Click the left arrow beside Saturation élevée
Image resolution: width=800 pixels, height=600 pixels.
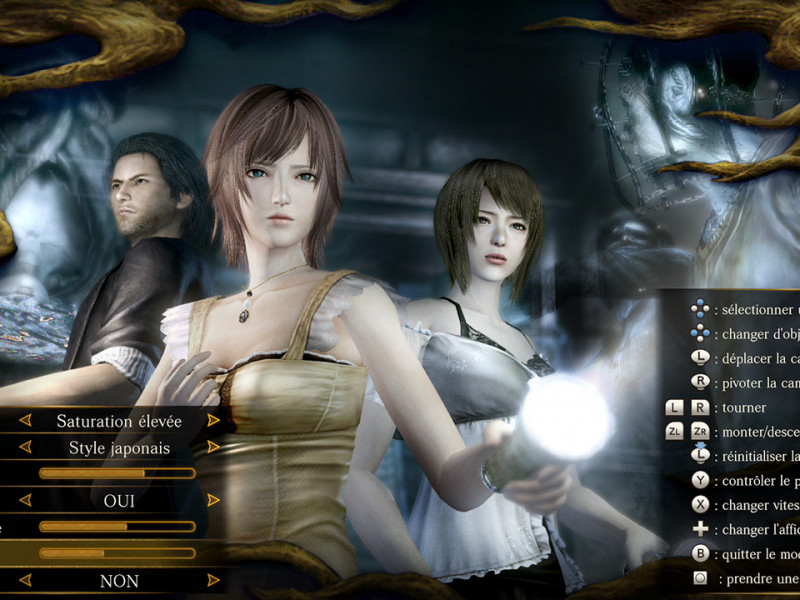point(26,421)
